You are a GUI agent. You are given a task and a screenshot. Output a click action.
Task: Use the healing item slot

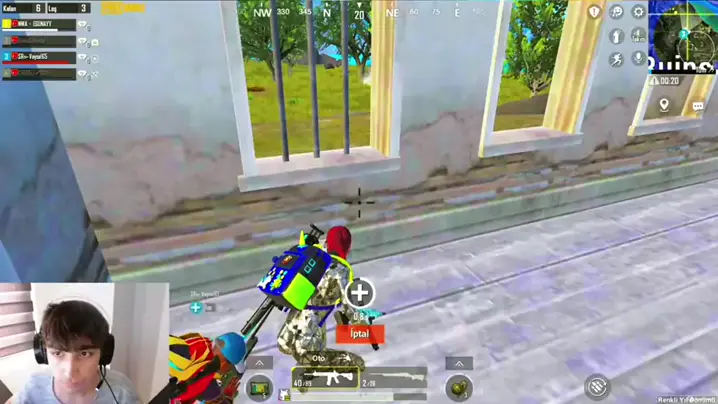click(x=259, y=386)
